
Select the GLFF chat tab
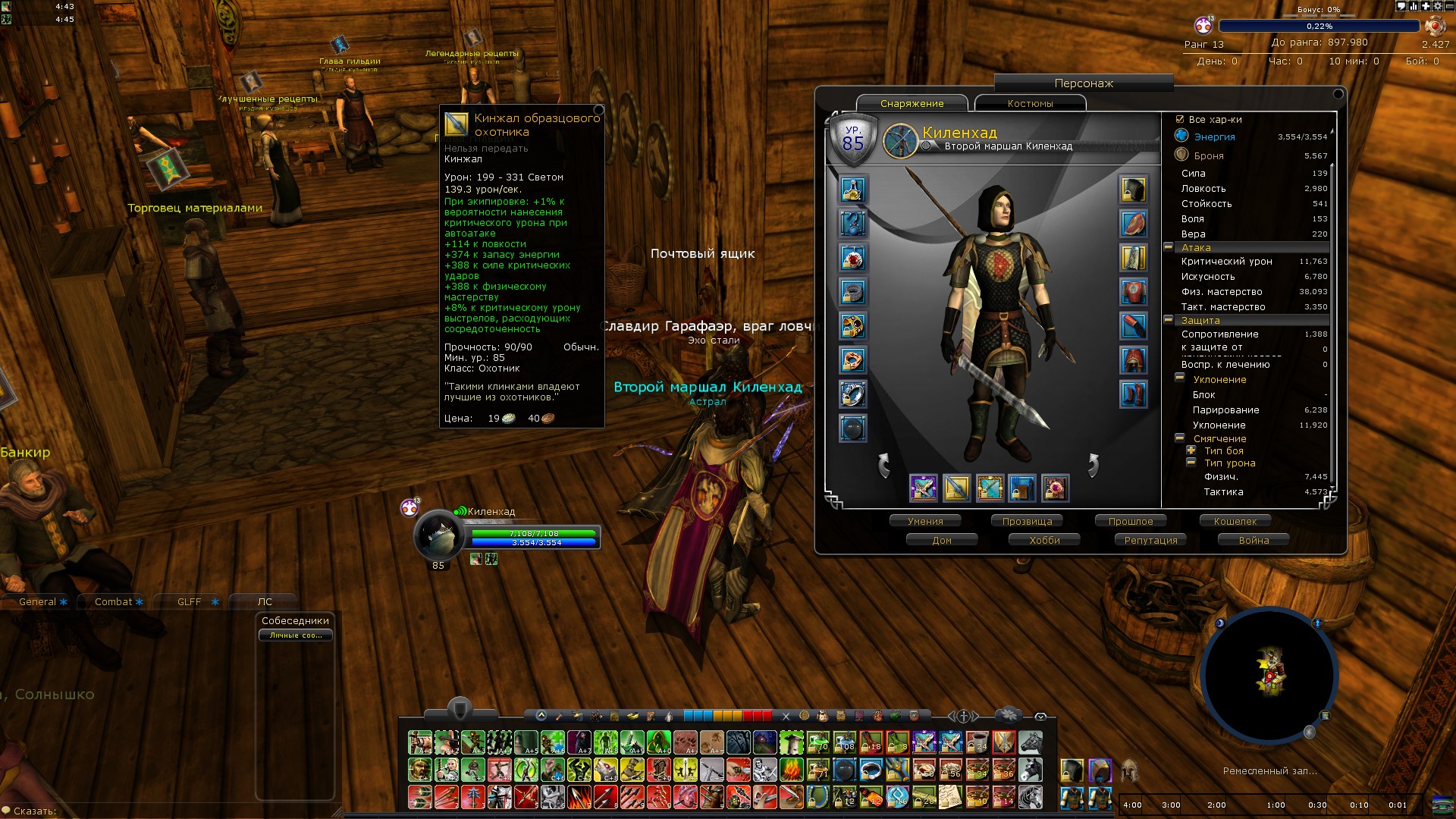click(190, 601)
